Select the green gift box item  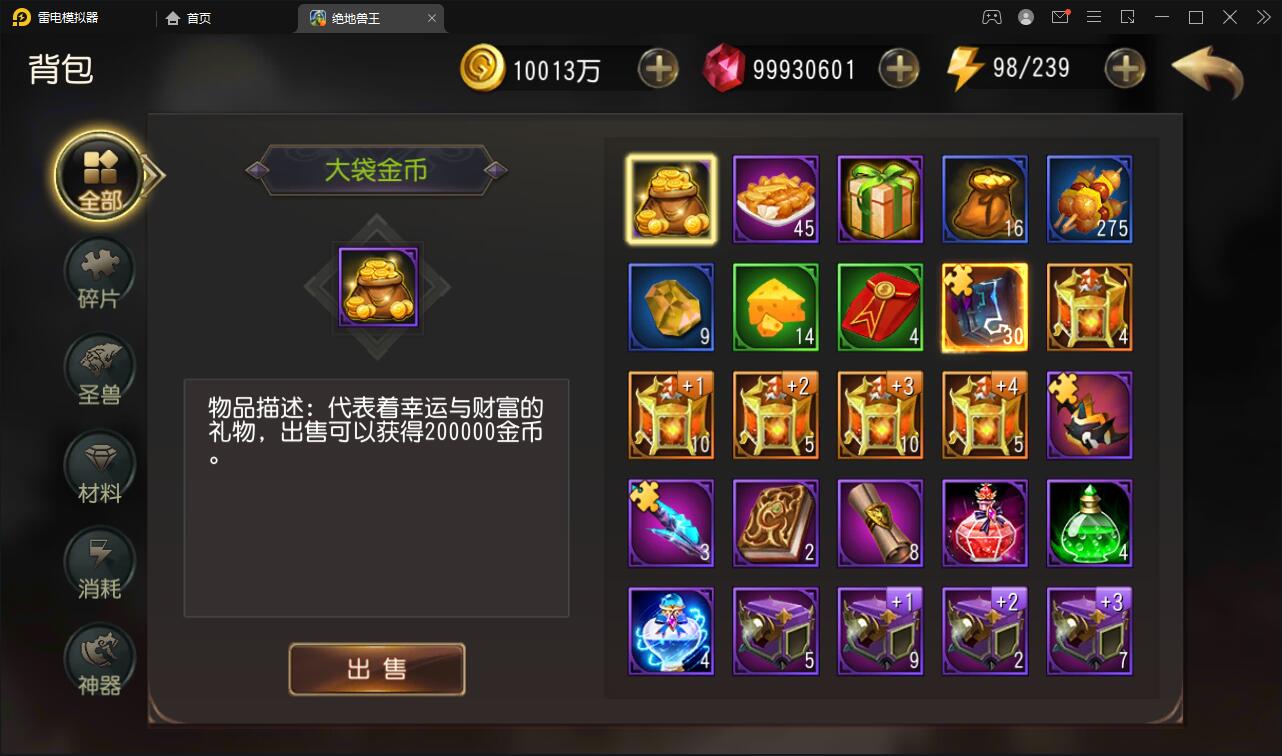(x=880, y=199)
